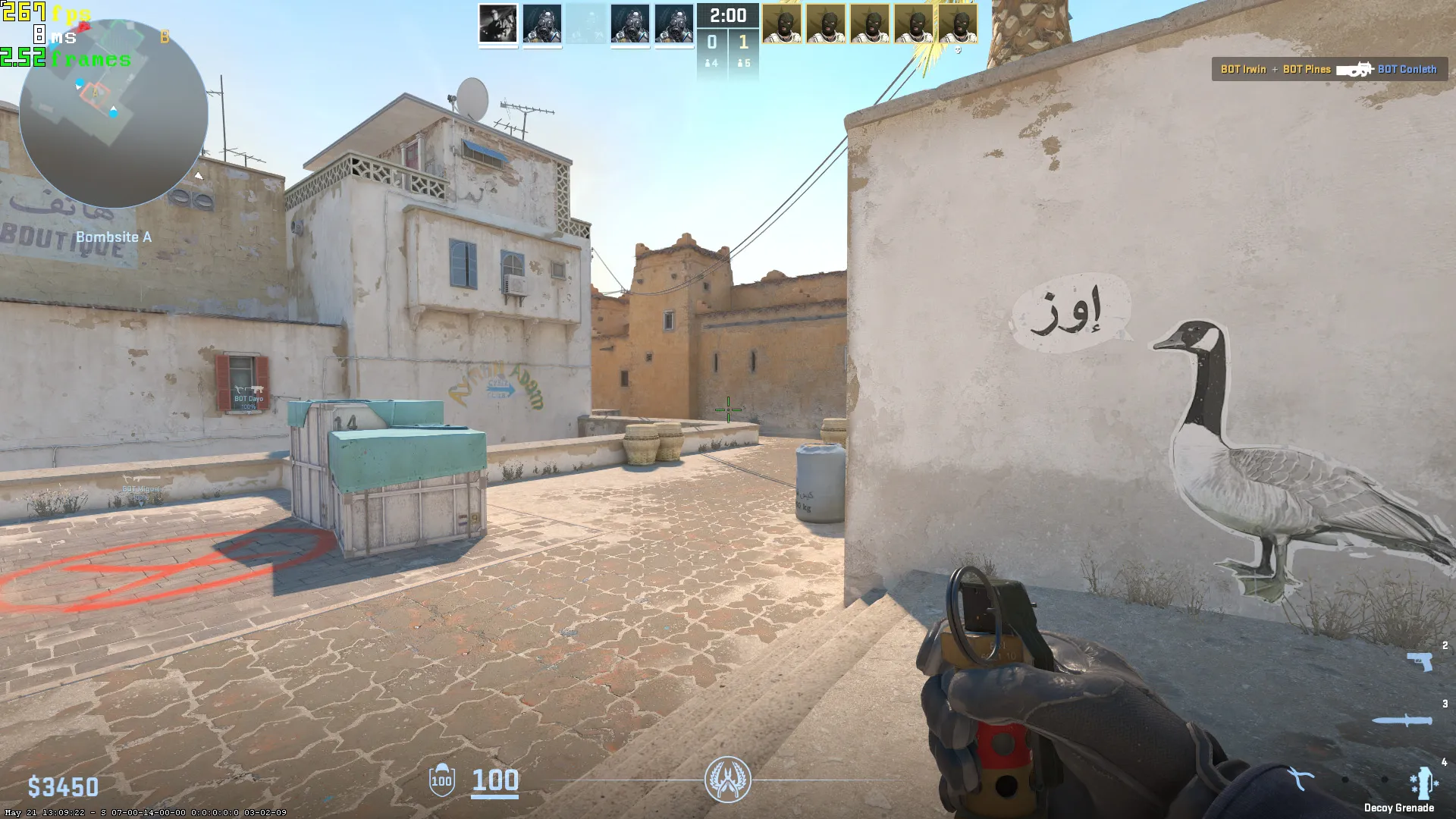Click BOT Conleth in the kill feed
Viewport: 1456px width, 819px height.
coord(1408,69)
